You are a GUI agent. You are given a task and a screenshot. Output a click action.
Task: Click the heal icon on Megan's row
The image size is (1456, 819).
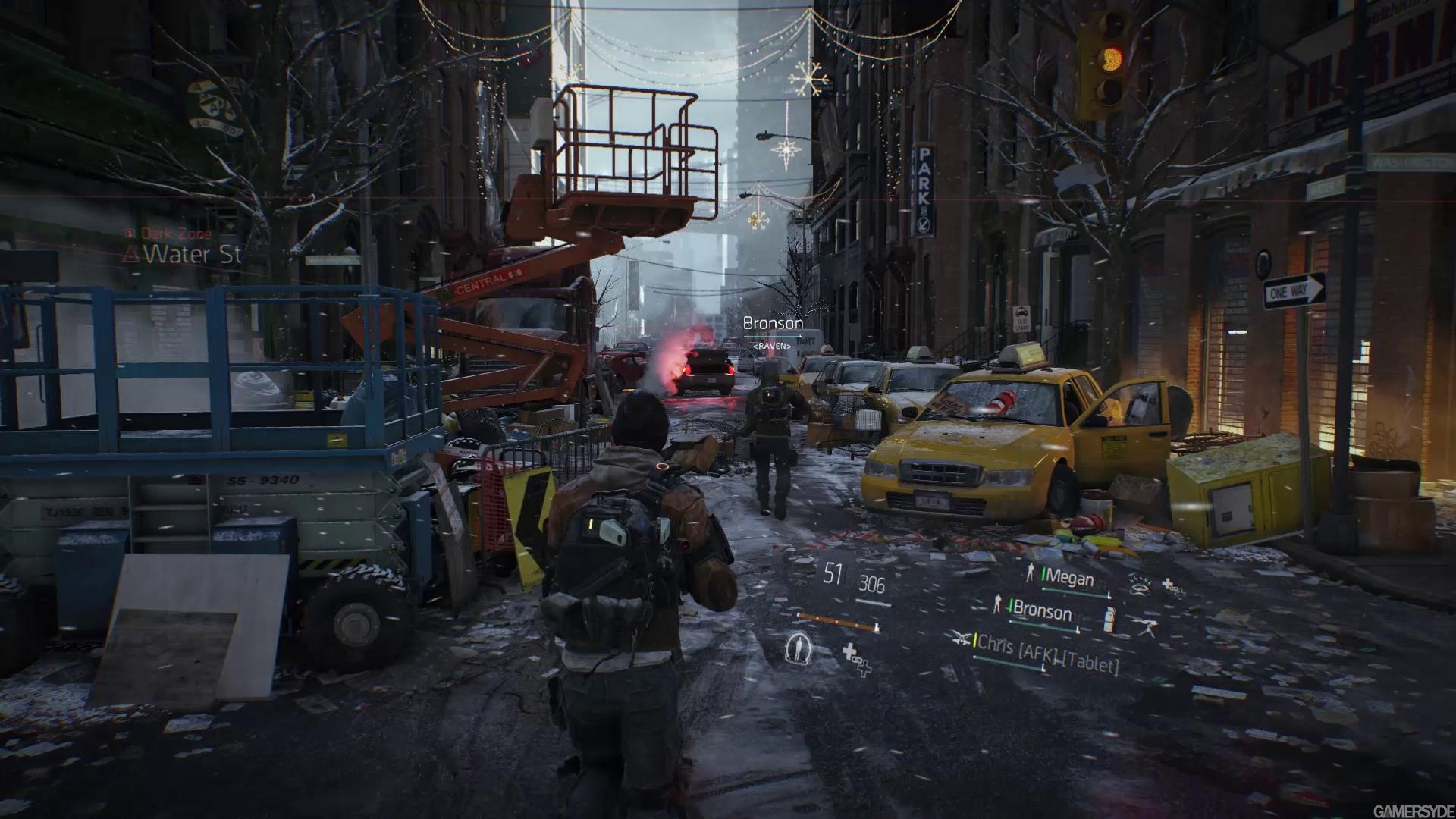point(1173,588)
